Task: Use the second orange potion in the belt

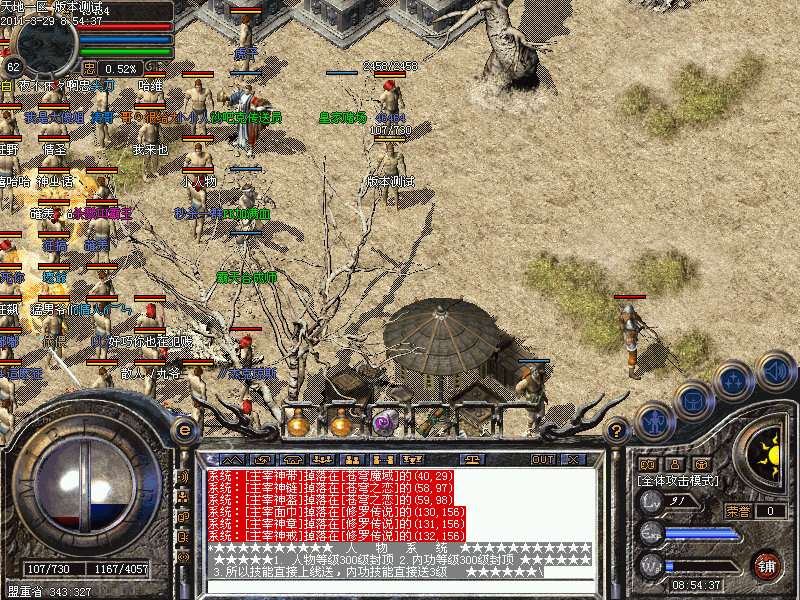Action: coord(341,424)
